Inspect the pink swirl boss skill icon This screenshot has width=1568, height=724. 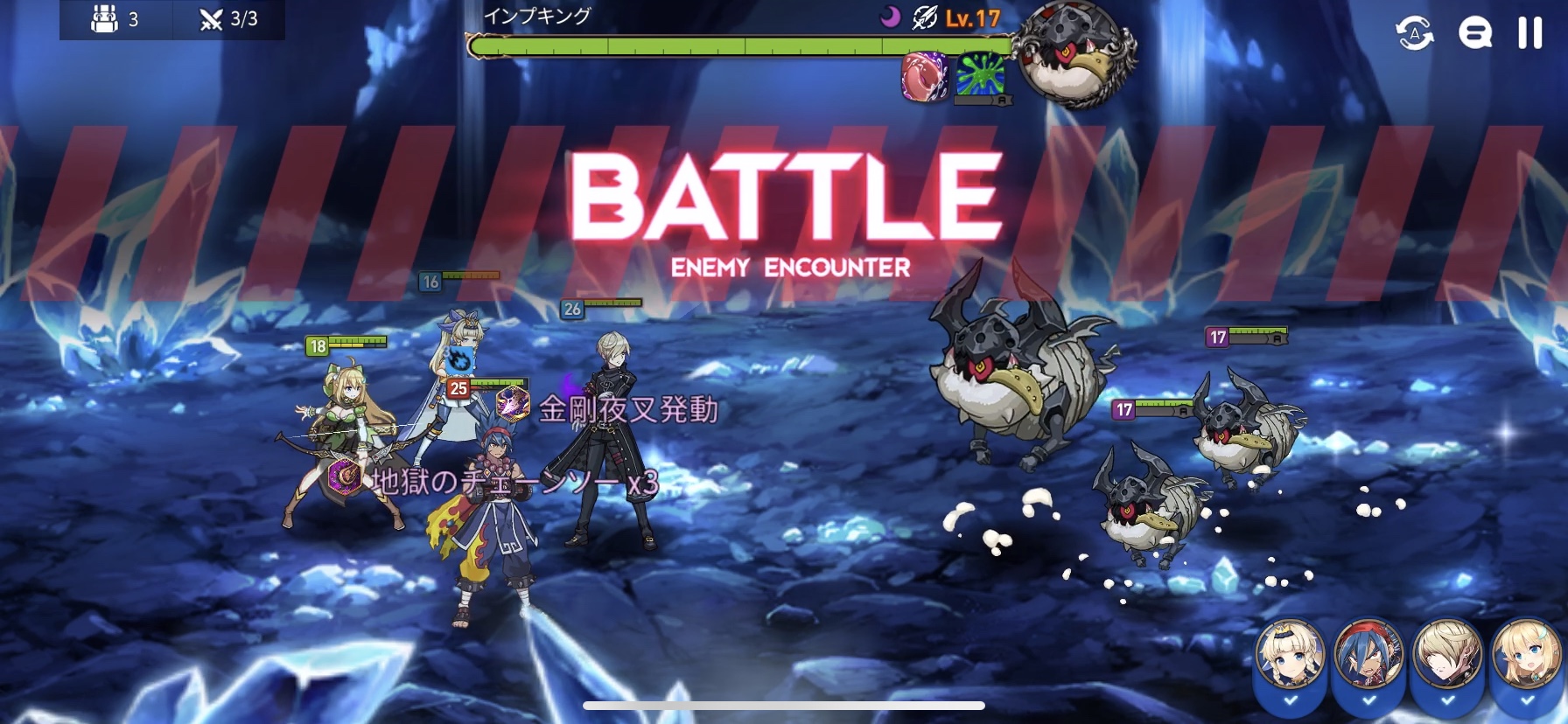coord(924,75)
